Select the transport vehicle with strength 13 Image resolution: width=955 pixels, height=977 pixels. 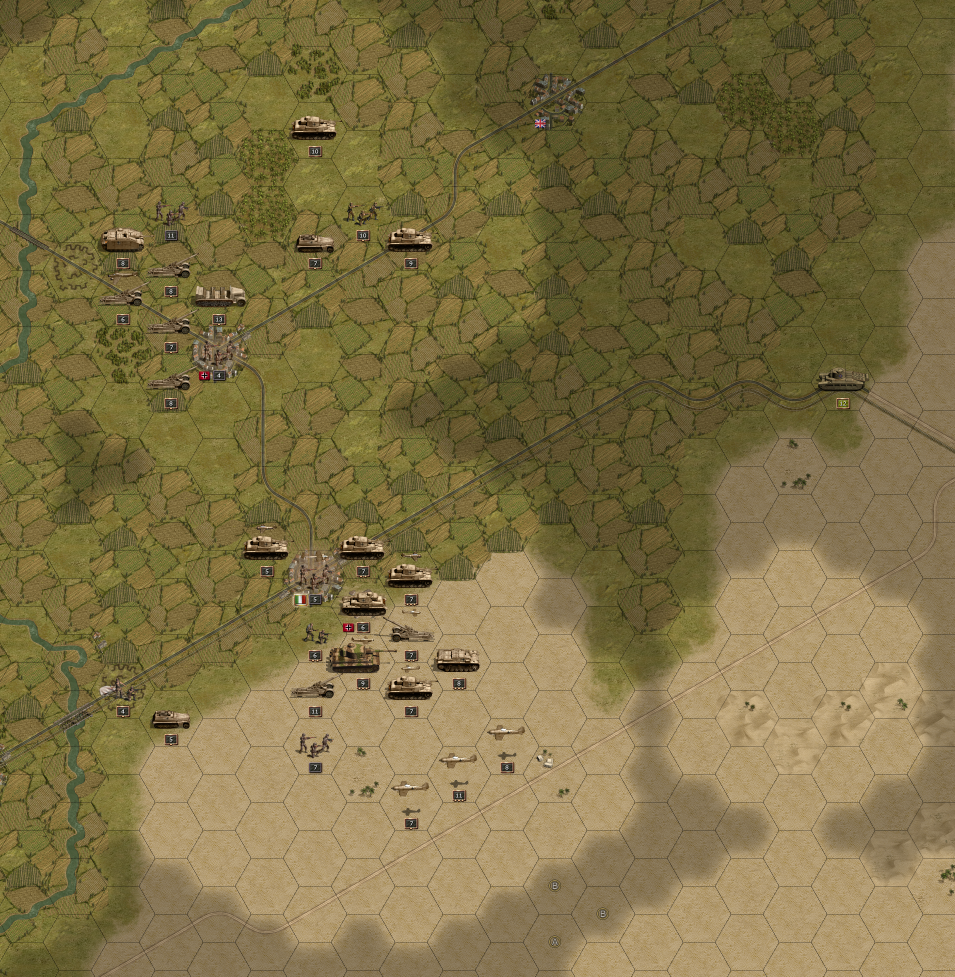pos(219,295)
